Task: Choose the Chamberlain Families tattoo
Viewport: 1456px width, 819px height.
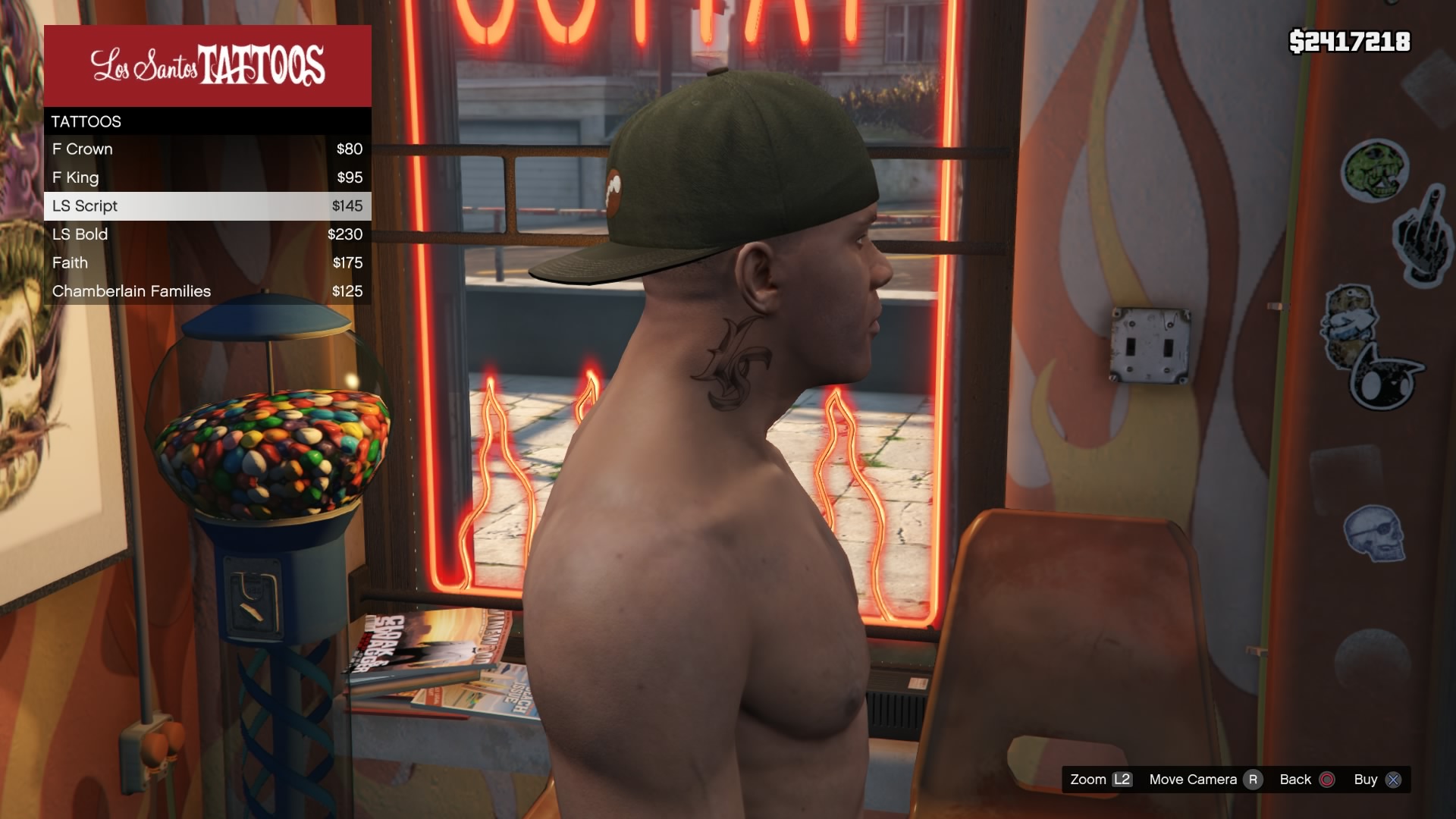Action: tap(207, 291)
